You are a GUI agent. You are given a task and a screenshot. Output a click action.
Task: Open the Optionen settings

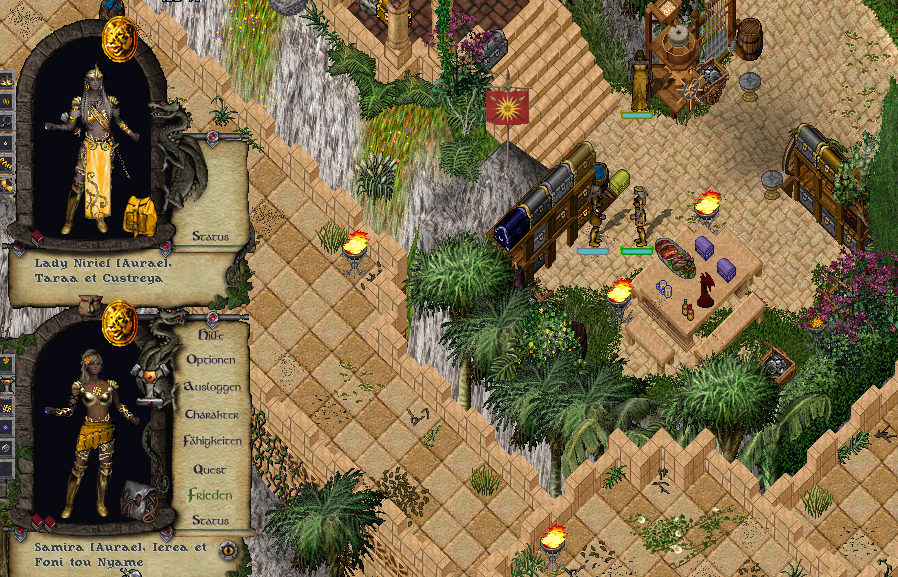pos(210,360)
